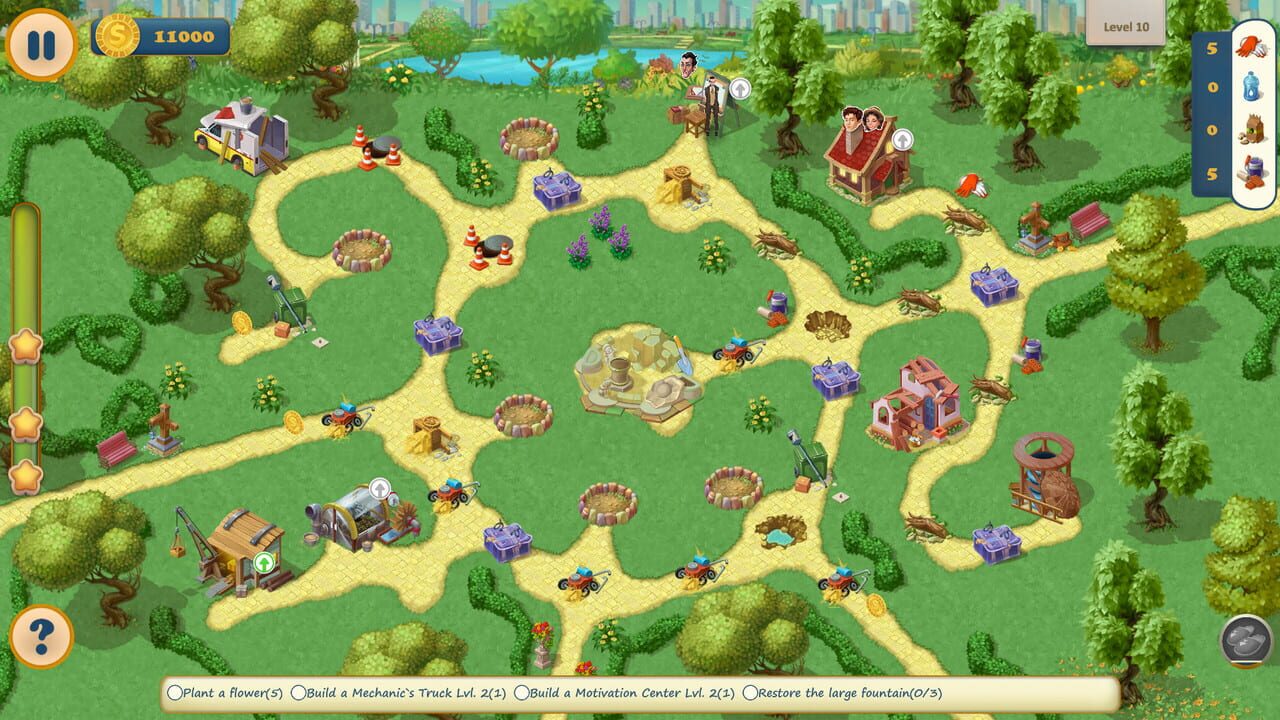
Task: Check the 'Build a Mechanic's Truck Lvl. 2' objective
Action: [x=299, y=692]
